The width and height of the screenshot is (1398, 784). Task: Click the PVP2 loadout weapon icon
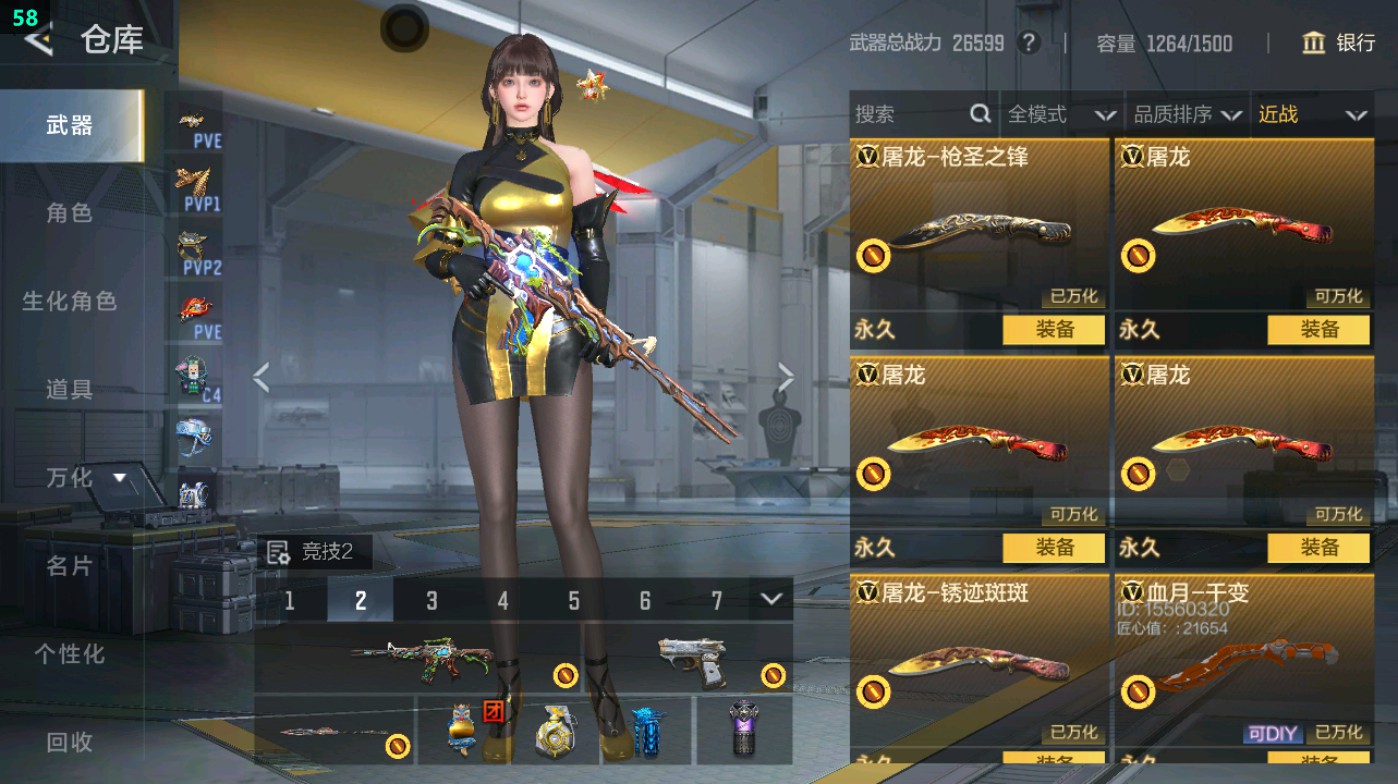click(x=198, y=250)
